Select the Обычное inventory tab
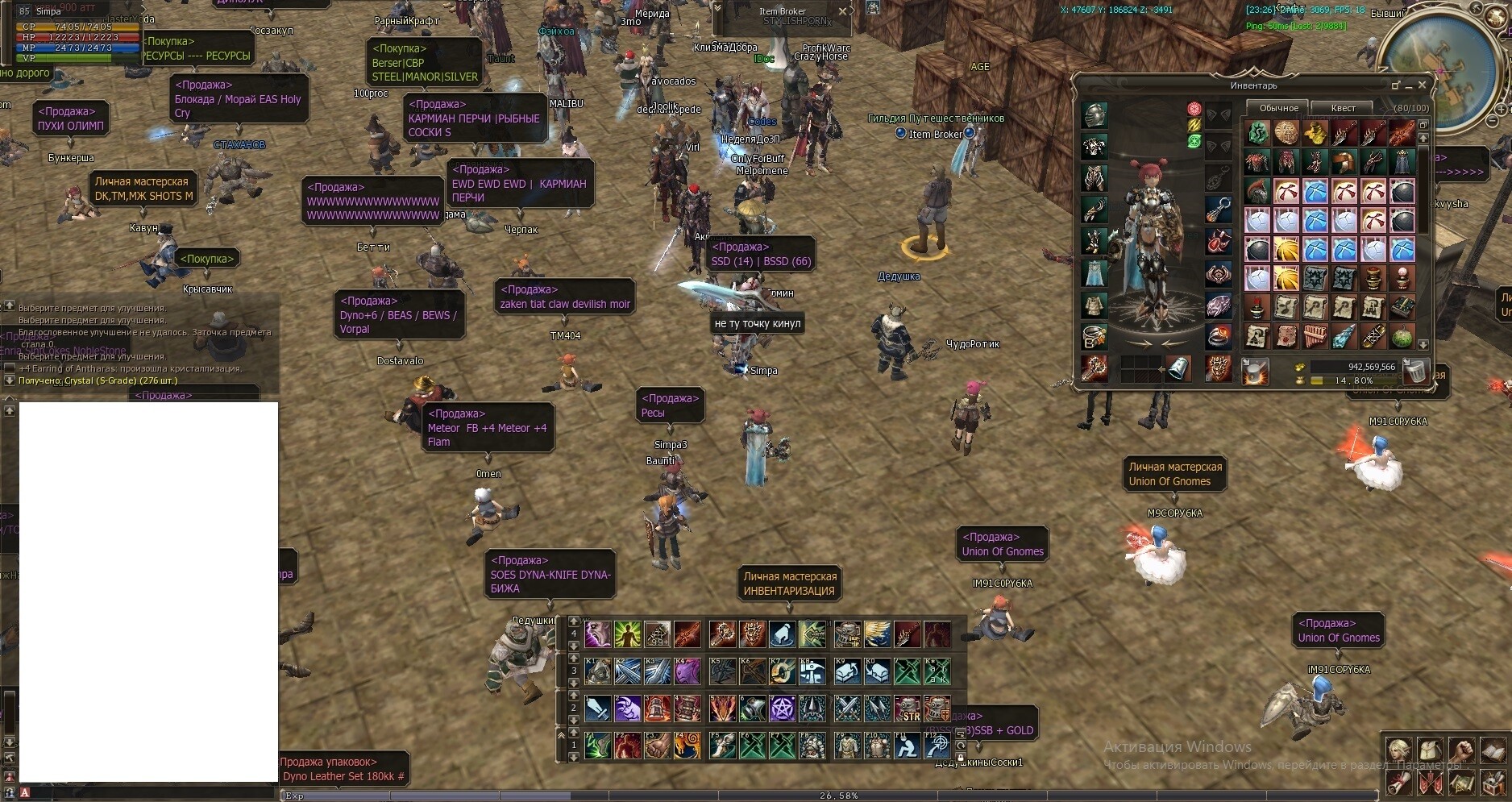This screenshot has height=802, width=1512. pos(1278,108)
